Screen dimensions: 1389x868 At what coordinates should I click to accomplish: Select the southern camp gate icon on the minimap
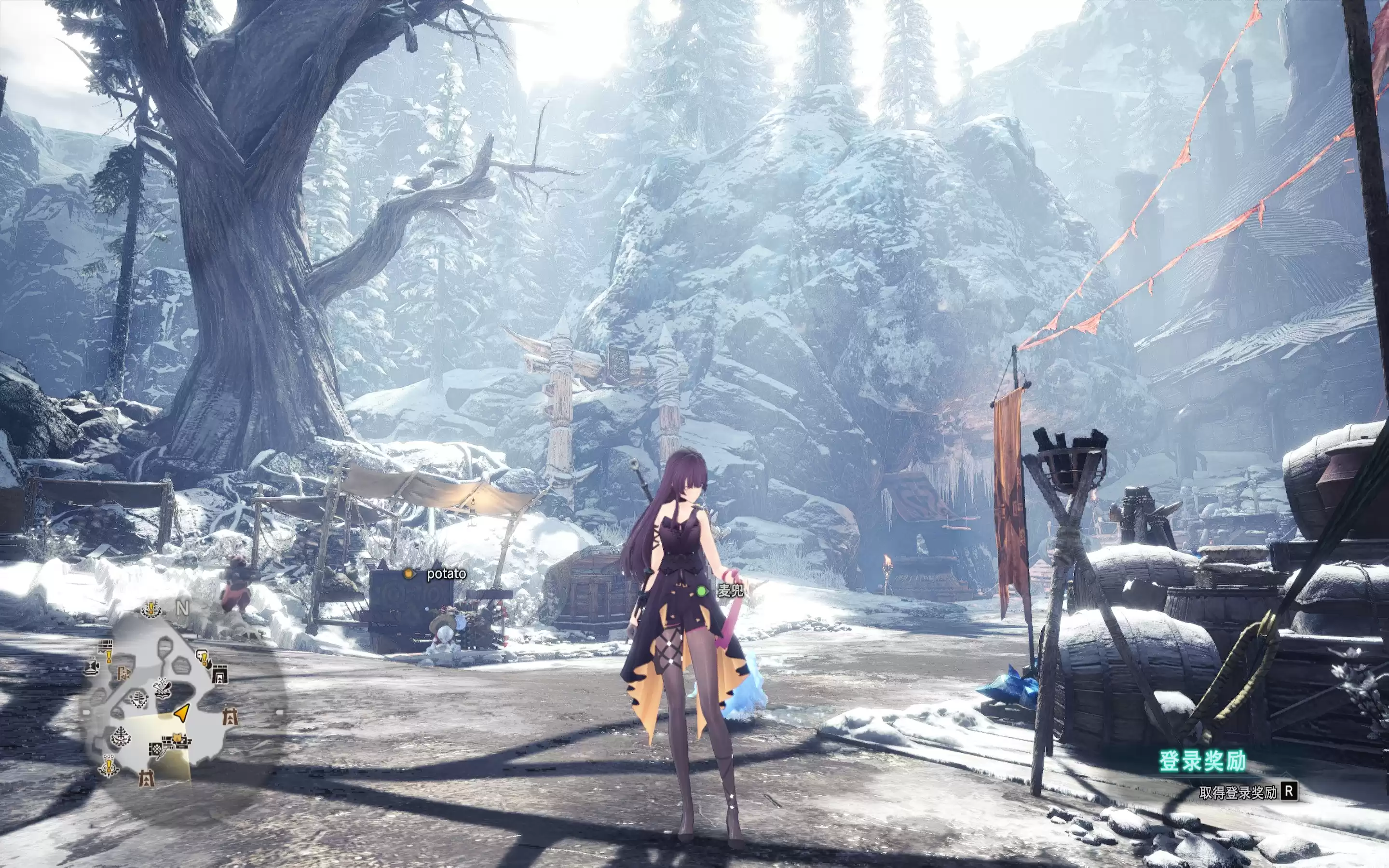[148, 778]
